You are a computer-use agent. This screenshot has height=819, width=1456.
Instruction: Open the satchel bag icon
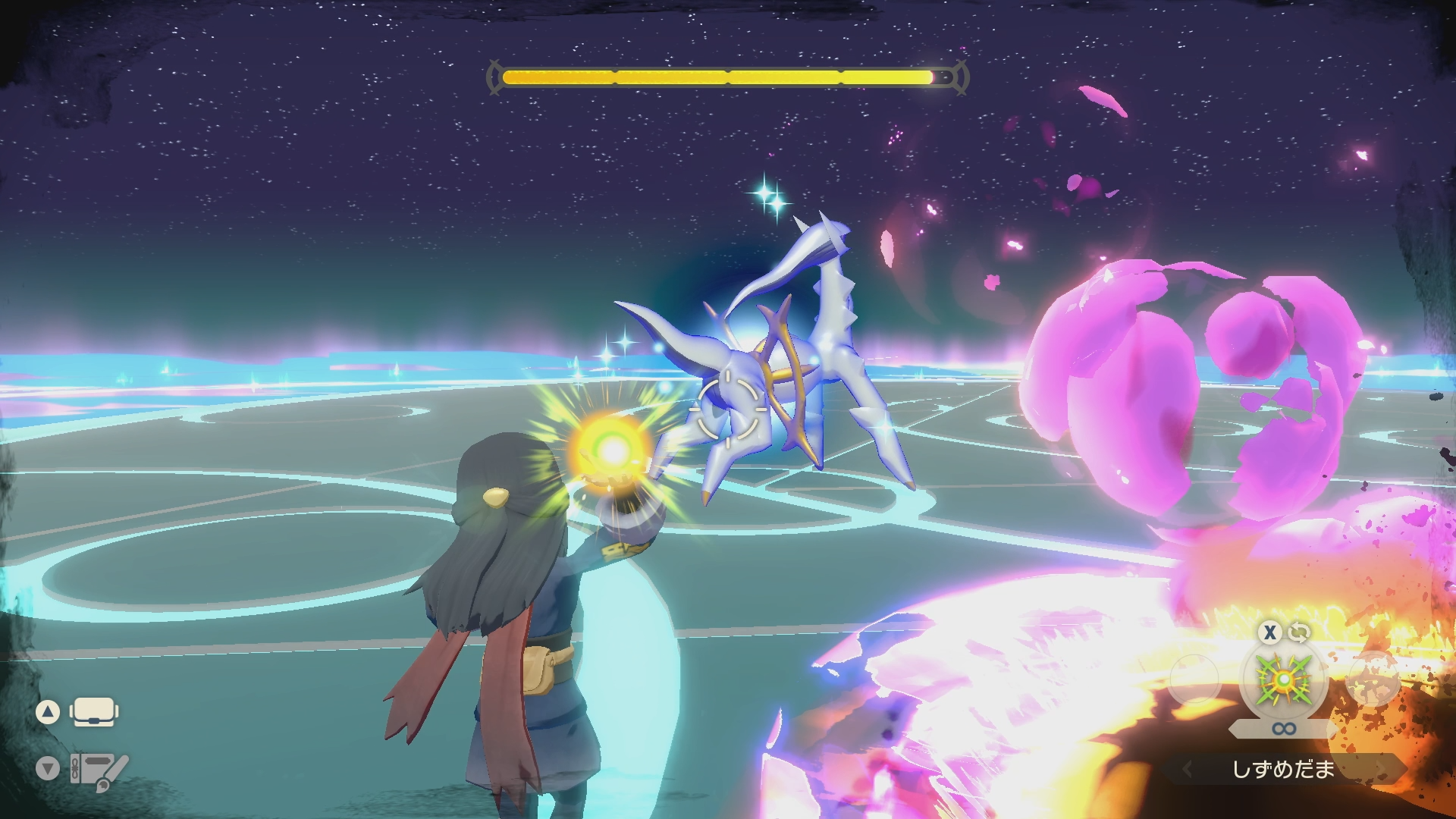coord(94,712)
